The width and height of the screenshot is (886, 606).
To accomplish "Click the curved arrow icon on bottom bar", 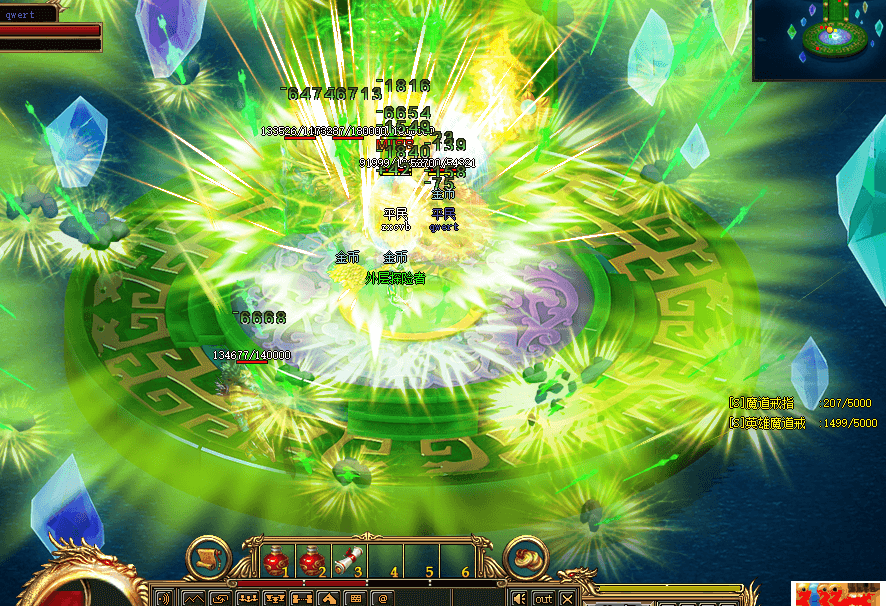I will coord(219,598).
